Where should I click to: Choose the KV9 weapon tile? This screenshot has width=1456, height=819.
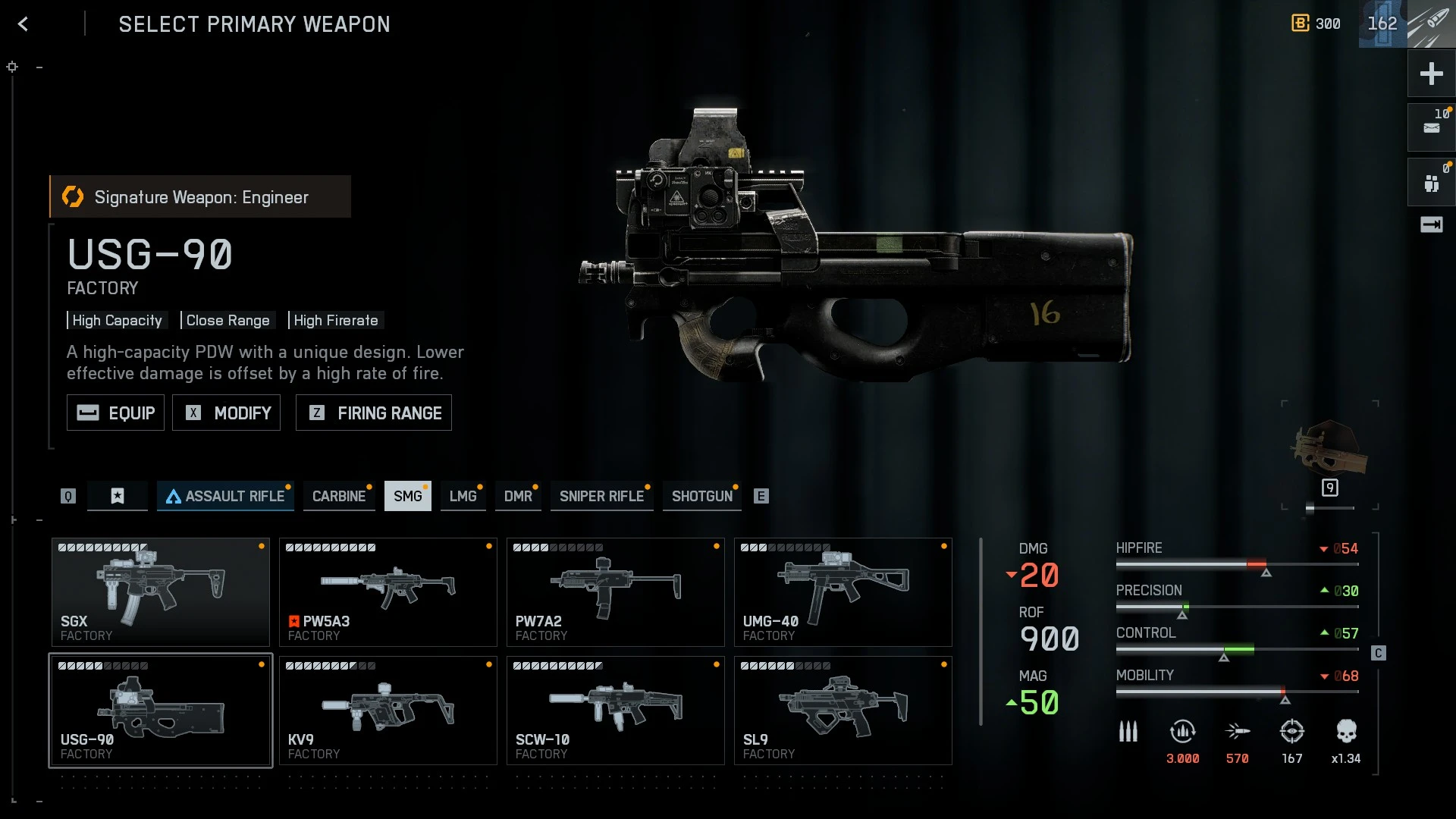[x=388, y=711]
